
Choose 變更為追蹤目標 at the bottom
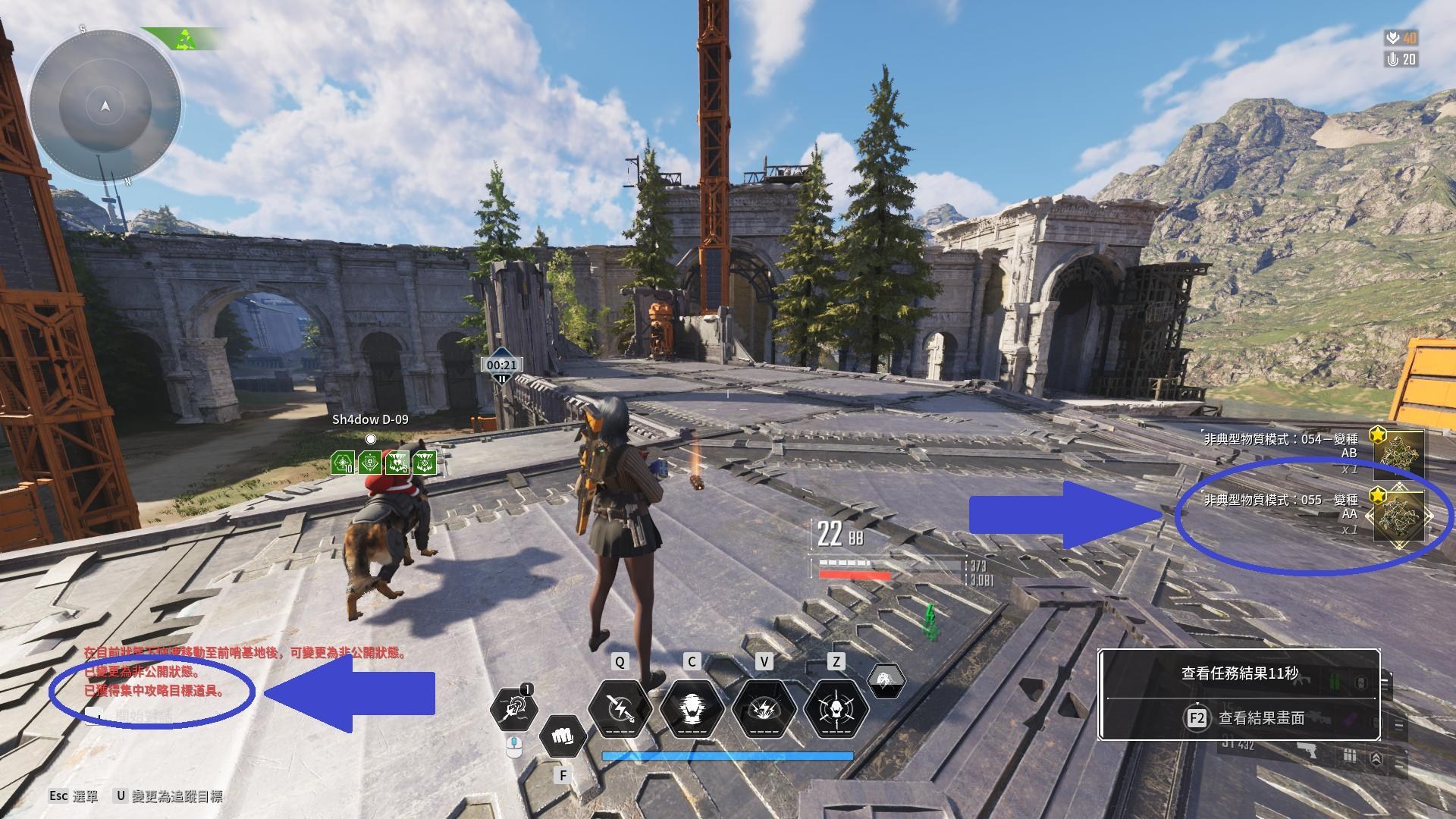168,795
